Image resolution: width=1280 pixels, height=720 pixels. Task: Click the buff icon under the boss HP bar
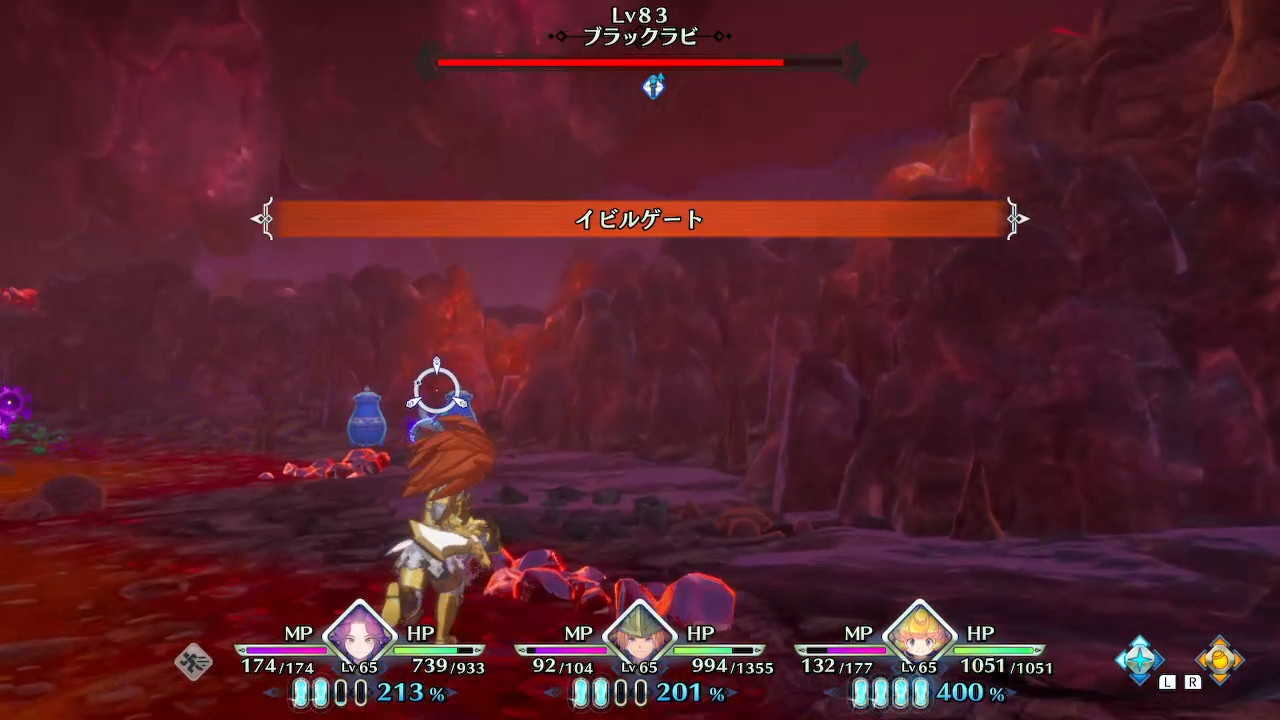(652, 88)
